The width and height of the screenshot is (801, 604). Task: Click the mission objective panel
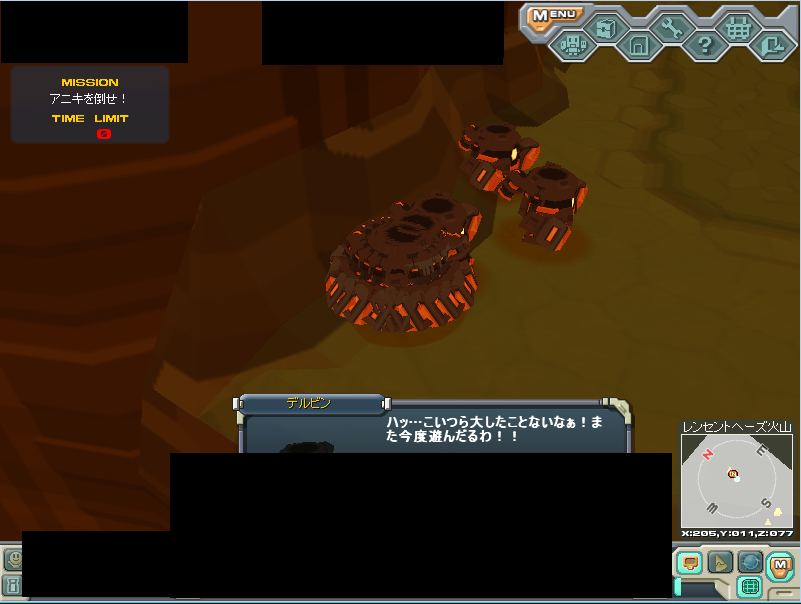(90, 105)
